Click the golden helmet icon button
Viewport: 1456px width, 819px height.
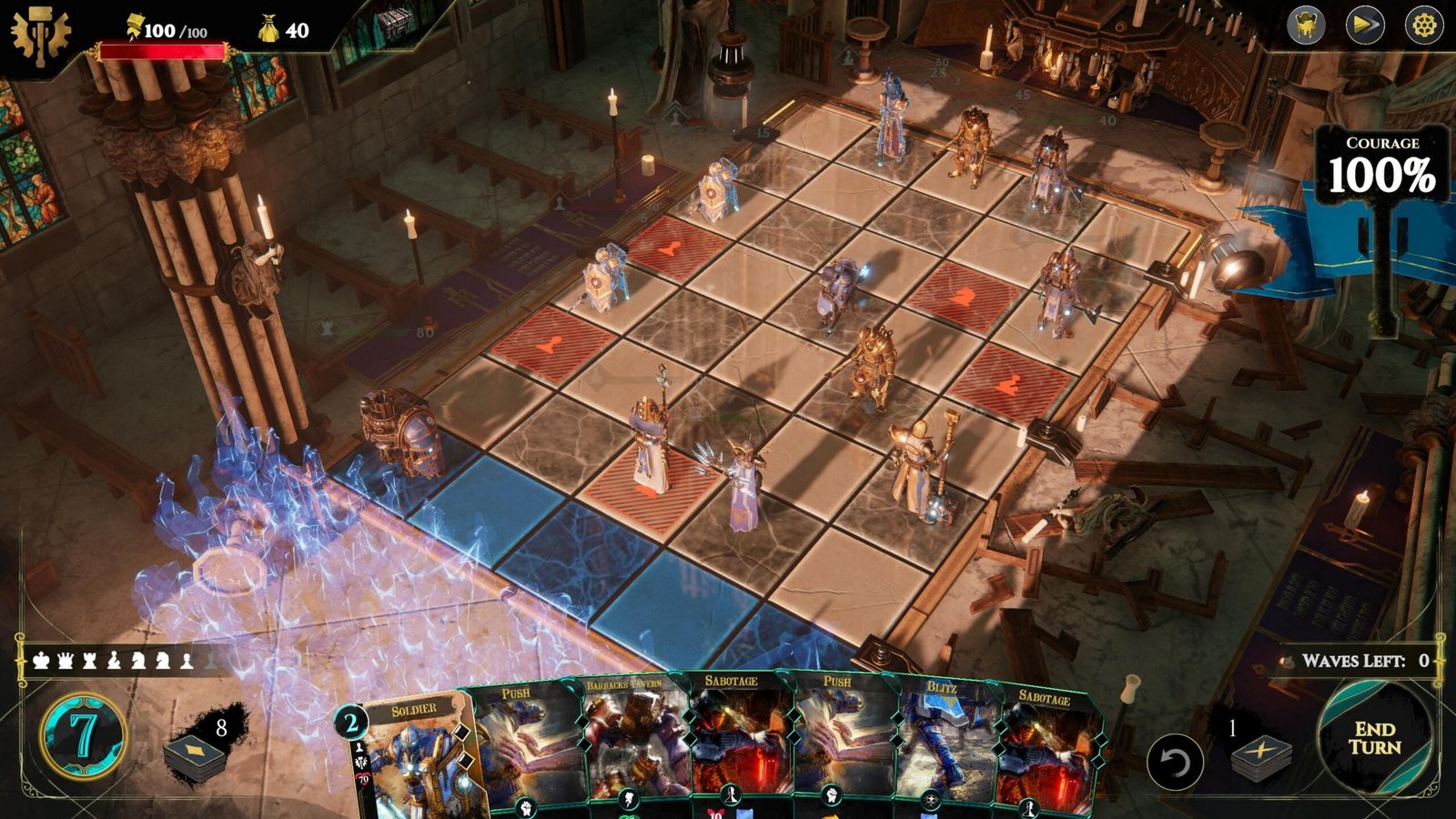pos(1306,25)
